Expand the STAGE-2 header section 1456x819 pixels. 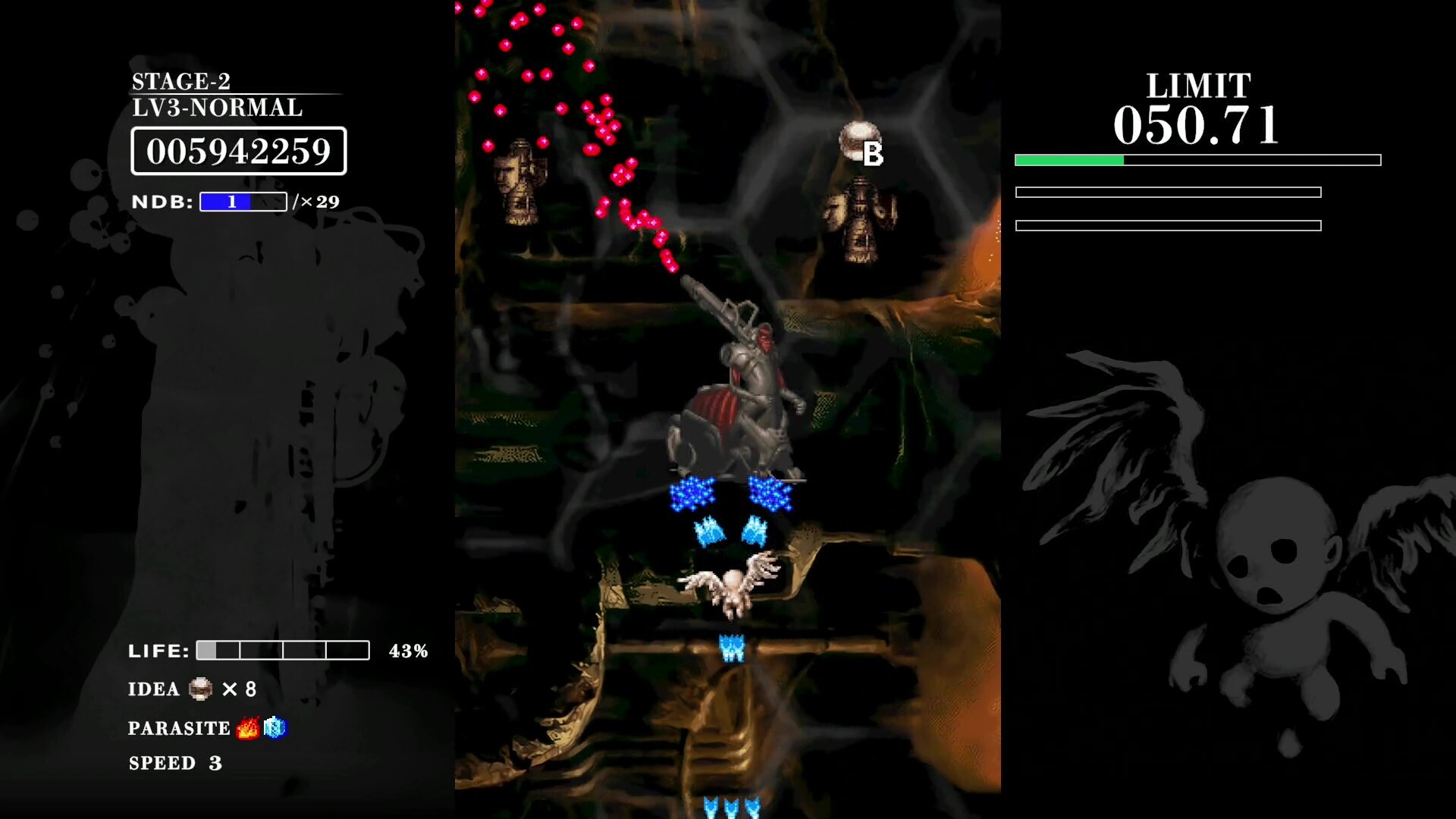pyautogui.click(x=182, y=81)
